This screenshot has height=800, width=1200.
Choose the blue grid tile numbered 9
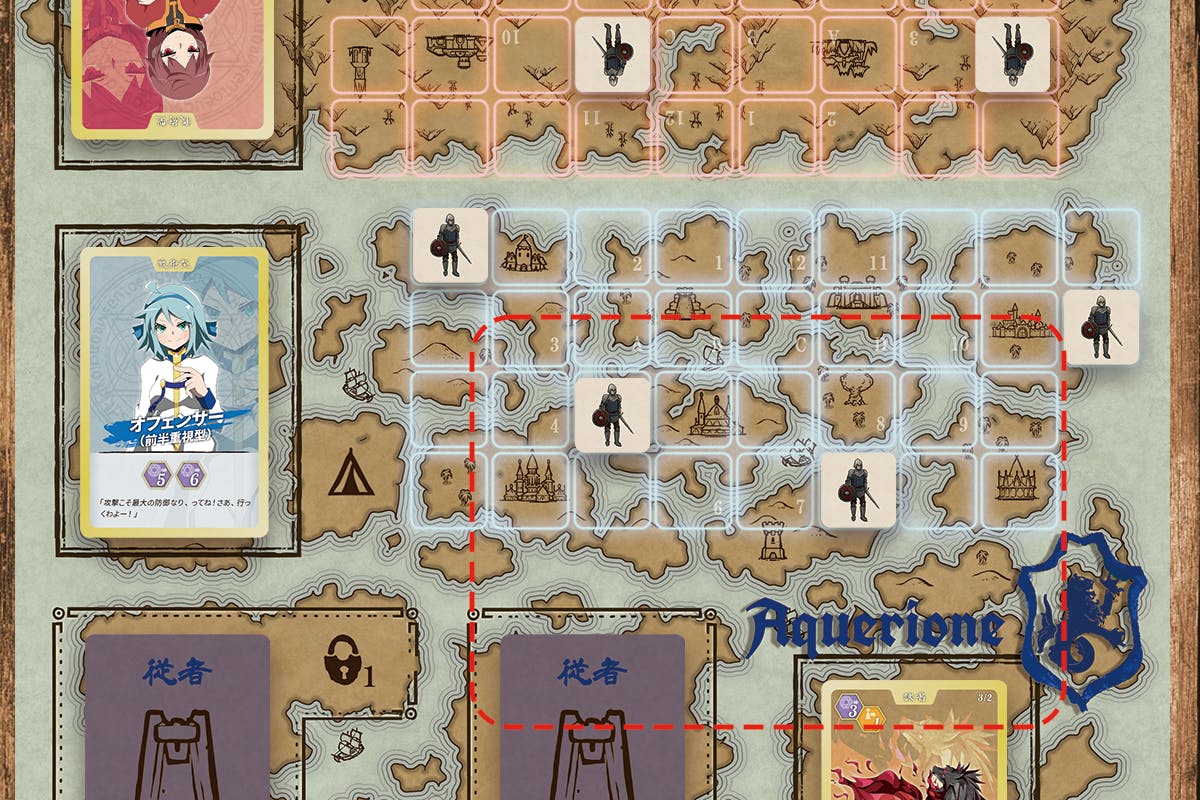tap(940, 410)
